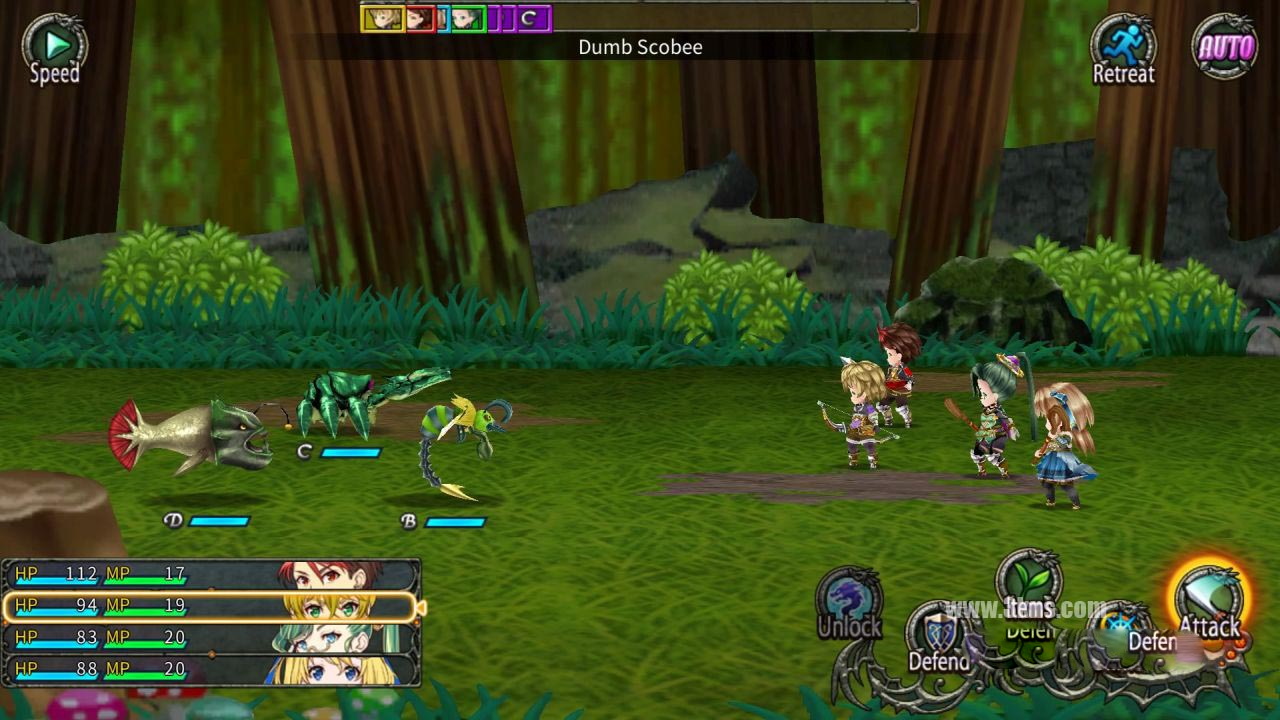Toggle the battle Speed button
This screenshot has height=720, width=1280.
54,48
